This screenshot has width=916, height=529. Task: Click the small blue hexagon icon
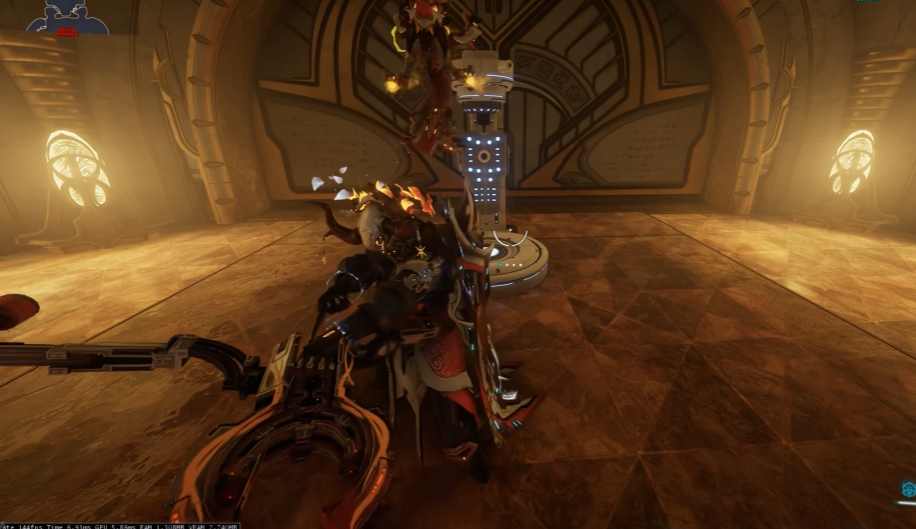[907, 489]
